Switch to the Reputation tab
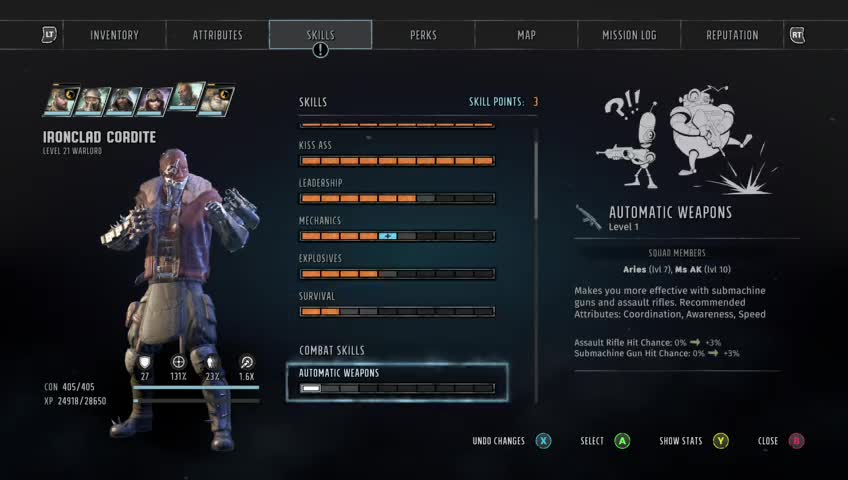848x480 pixels. point(732,35)
